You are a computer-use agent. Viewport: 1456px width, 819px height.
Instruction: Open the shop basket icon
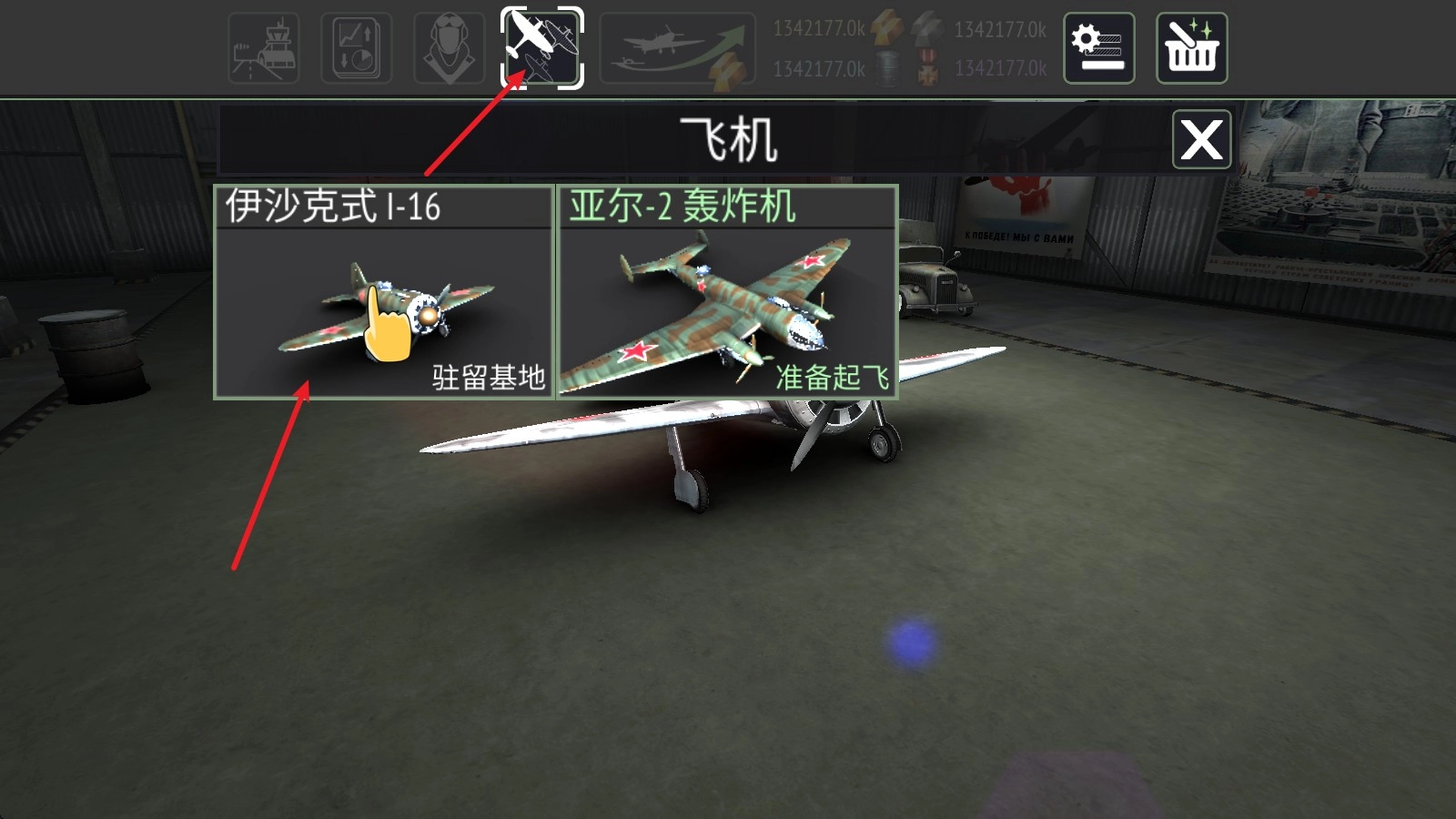coord(1192,48)
